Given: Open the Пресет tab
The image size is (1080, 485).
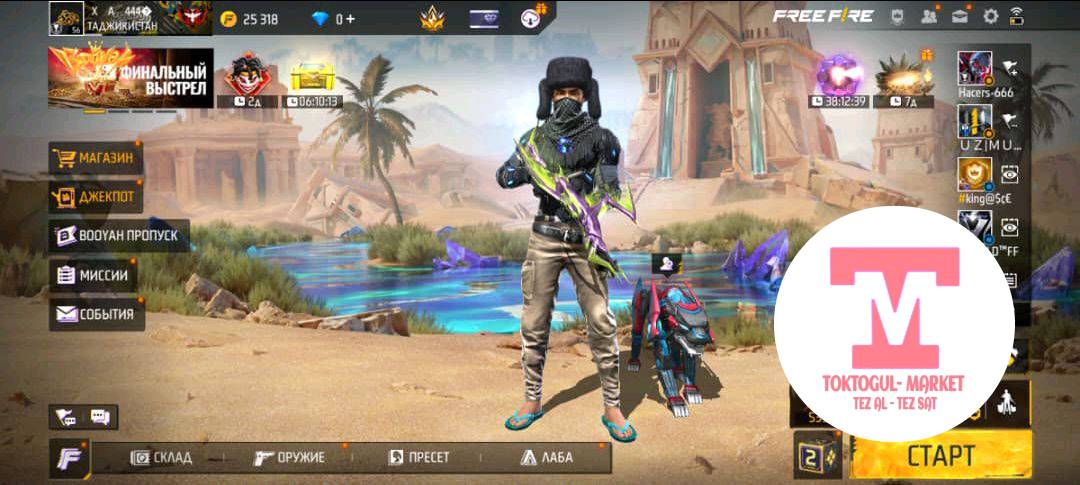Looking at the screenshot, I should coord(418,458).
